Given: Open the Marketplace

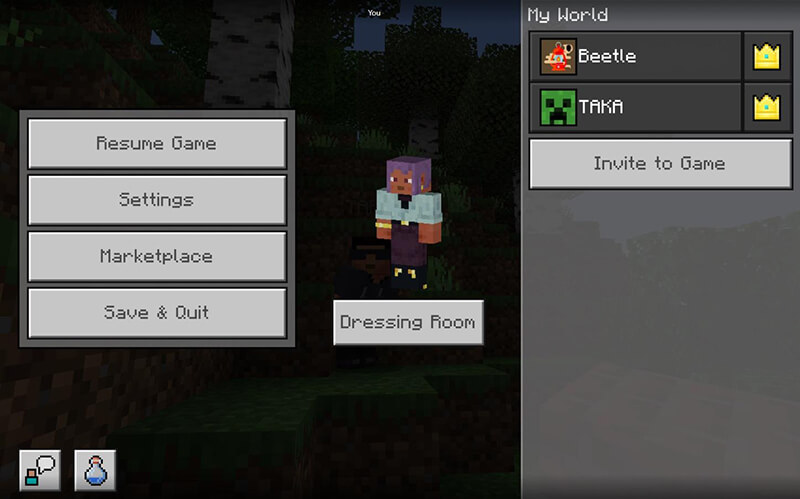Looking at the screenshot, I should click(157, 256).
